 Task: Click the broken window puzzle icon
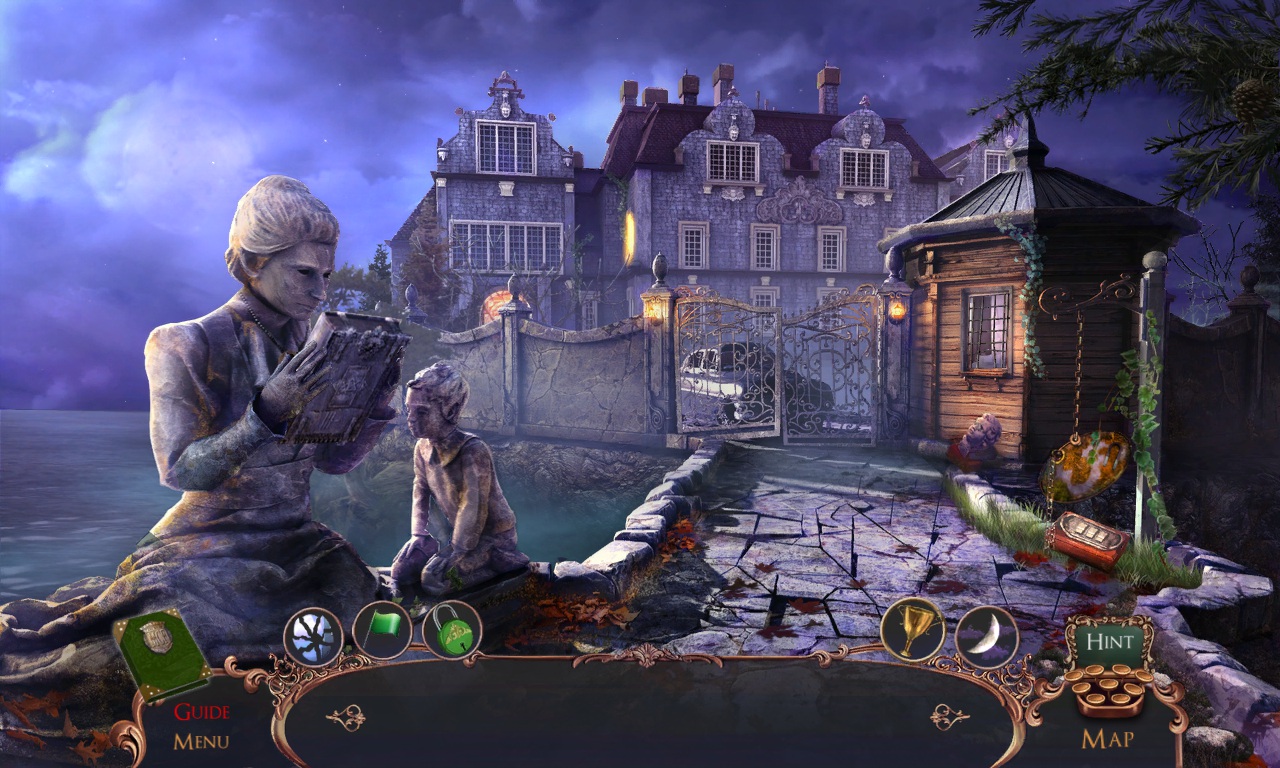[x=315, y=633]
